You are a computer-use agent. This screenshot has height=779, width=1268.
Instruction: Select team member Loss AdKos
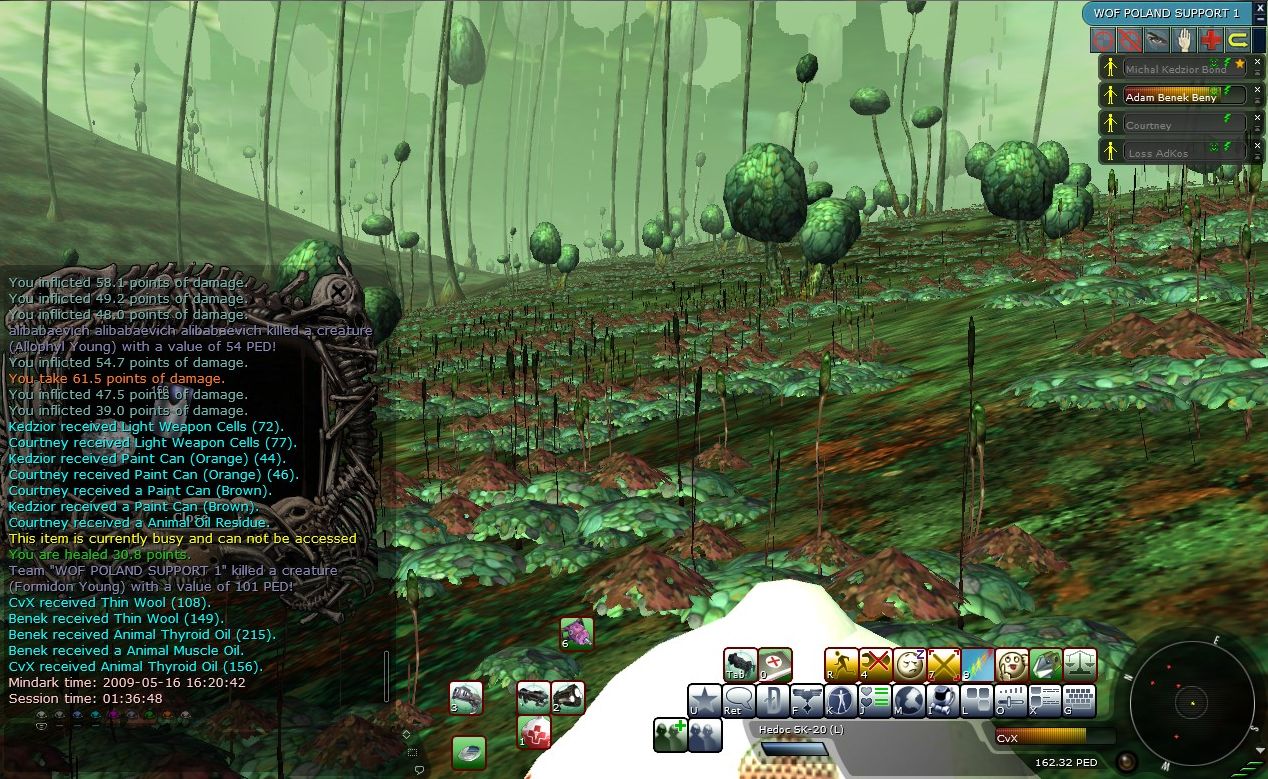[x=1175, y=153]
